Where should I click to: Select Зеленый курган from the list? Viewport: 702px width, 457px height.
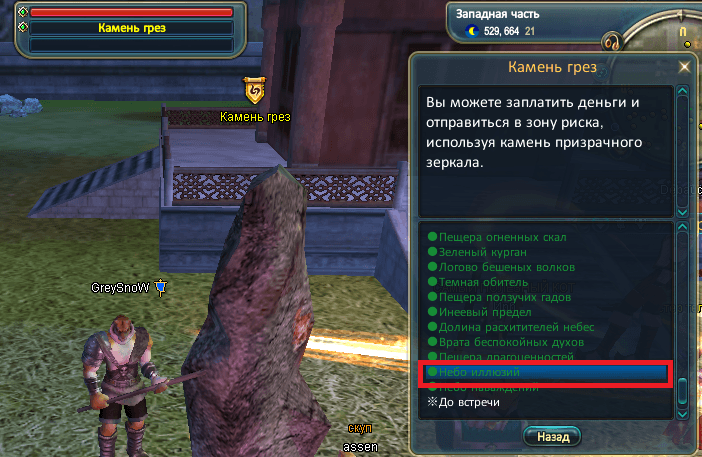point(476,252)
